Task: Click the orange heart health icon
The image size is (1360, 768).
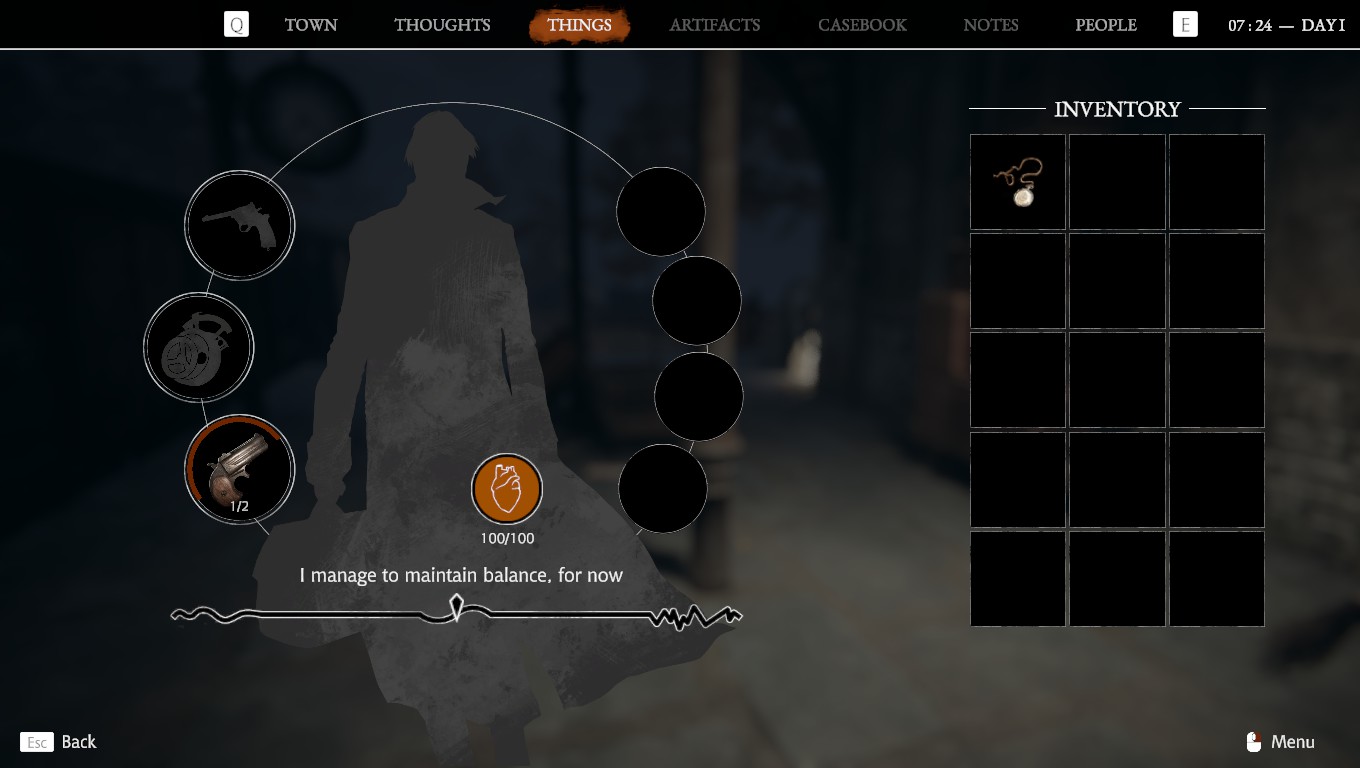Action: point(507,490)
